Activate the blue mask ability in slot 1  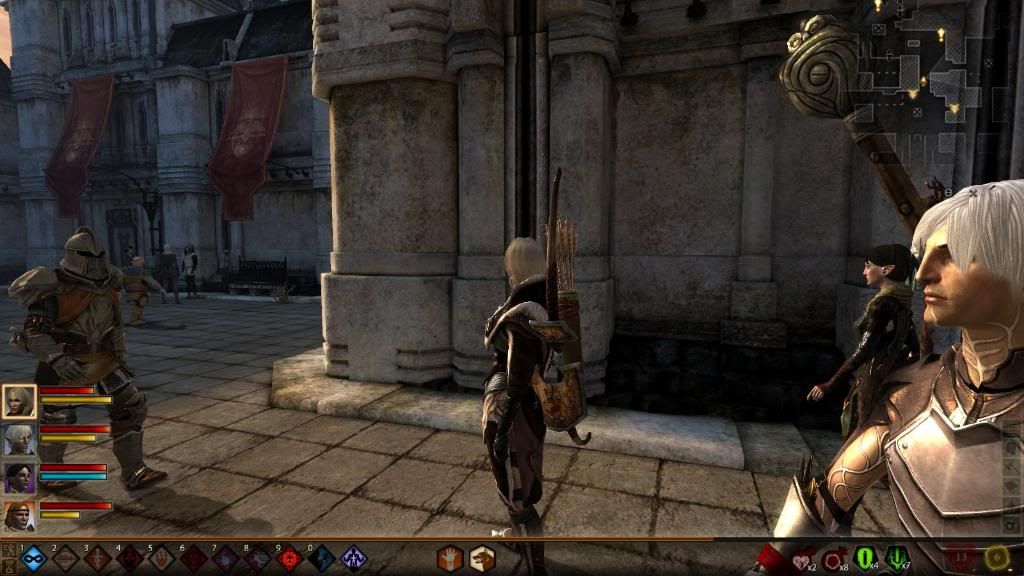tap(34, 559)
